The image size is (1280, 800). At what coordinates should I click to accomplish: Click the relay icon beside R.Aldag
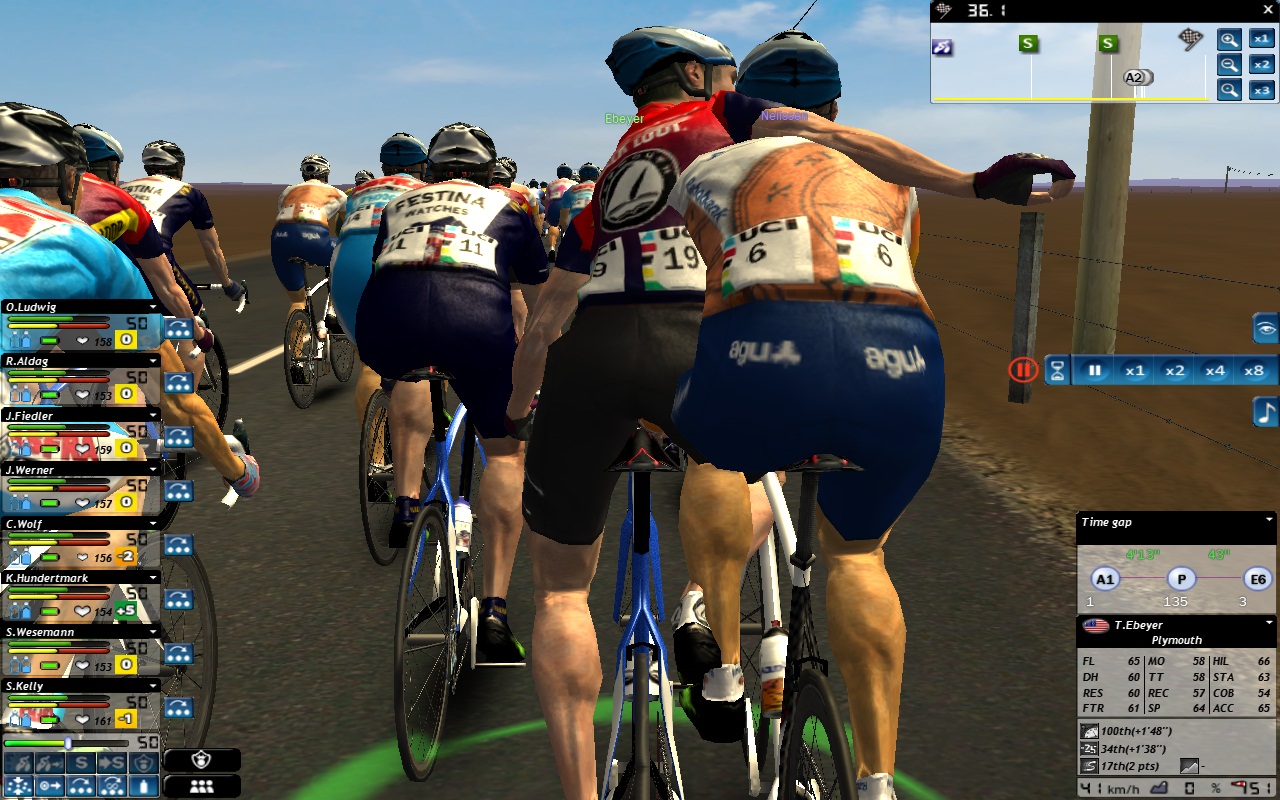[179, 383]
